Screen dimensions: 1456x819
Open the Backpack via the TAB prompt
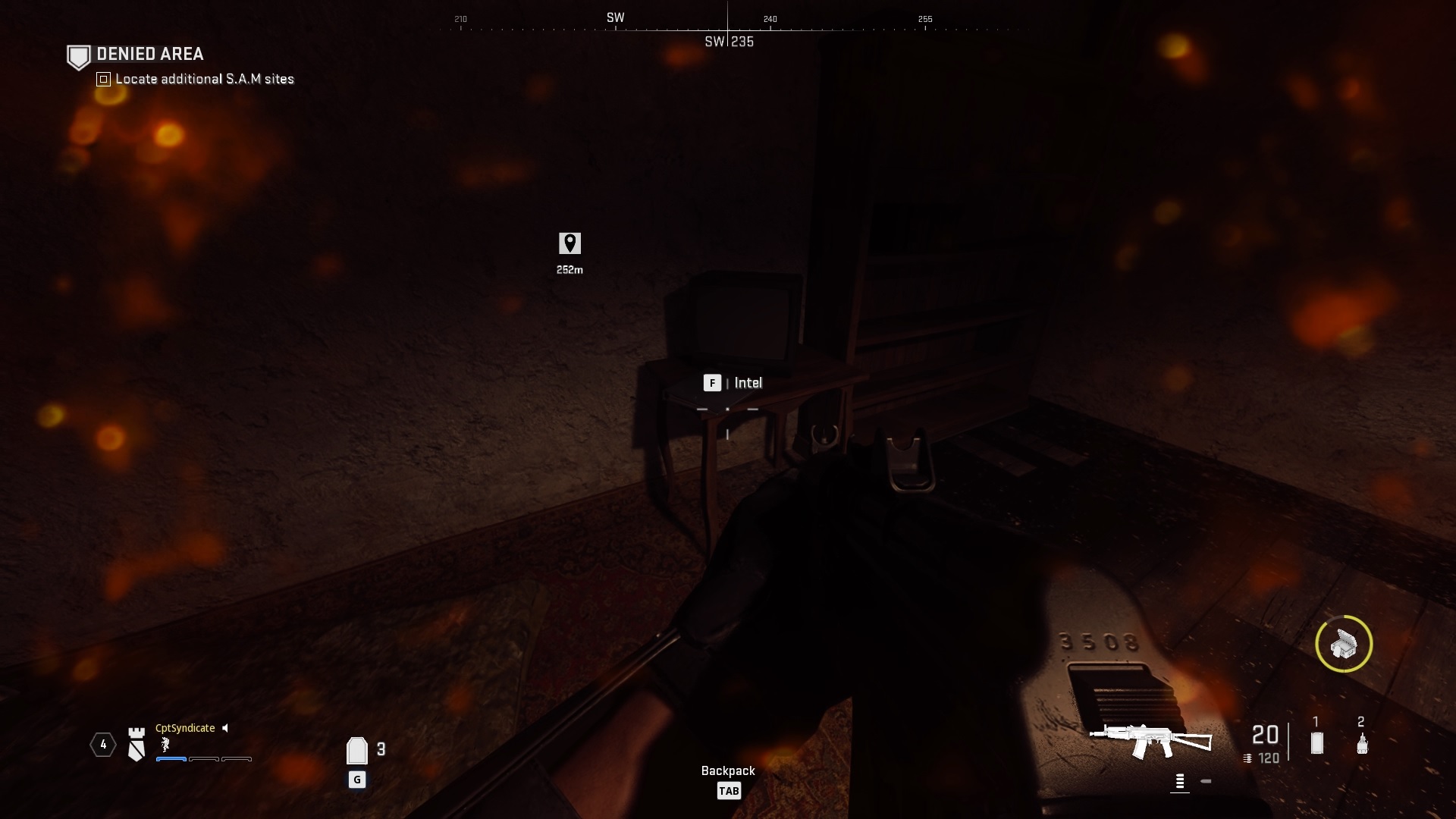point(729,790)
